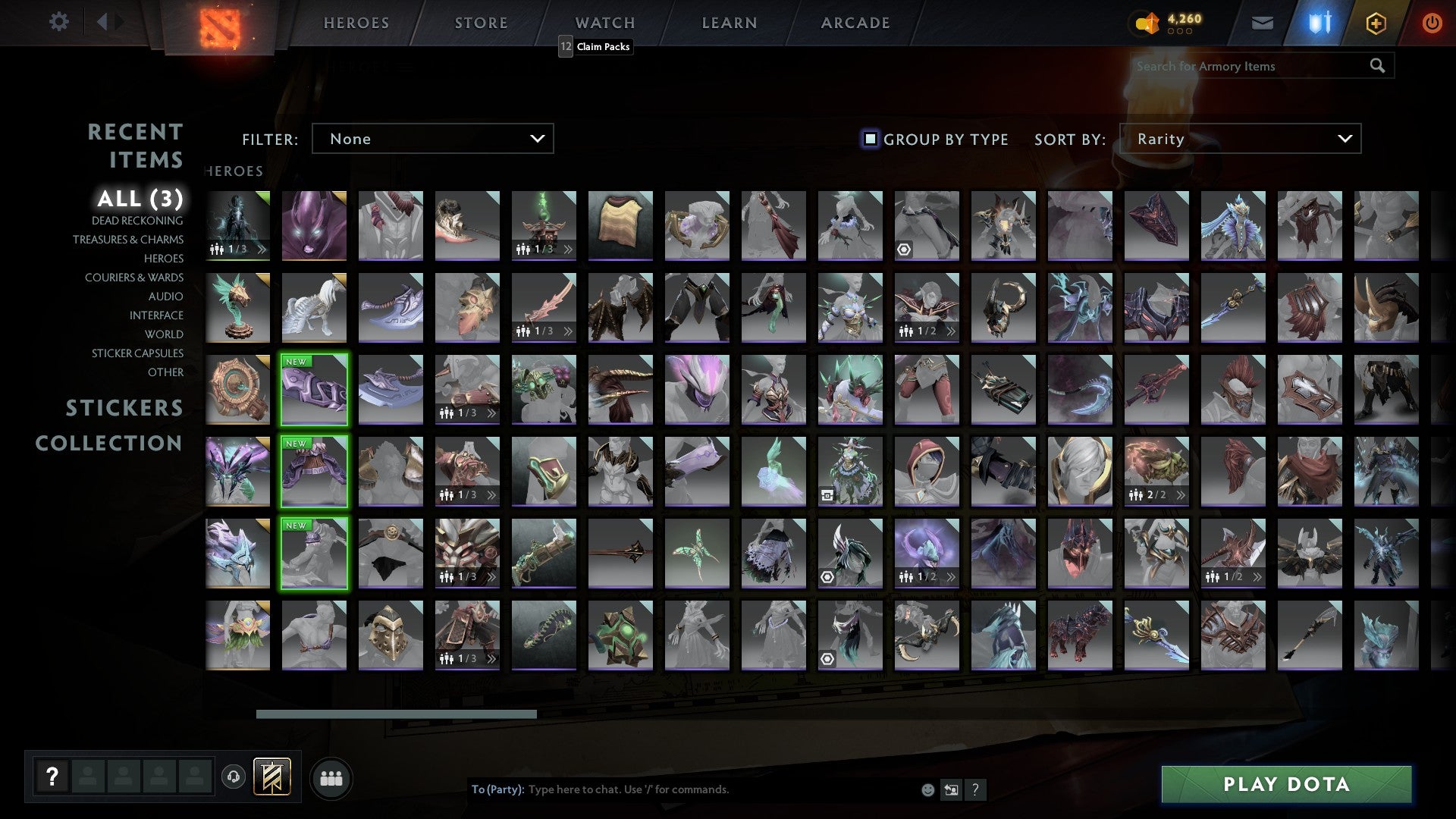
Task: Click the party chat input field
Action: pos(682,789)
